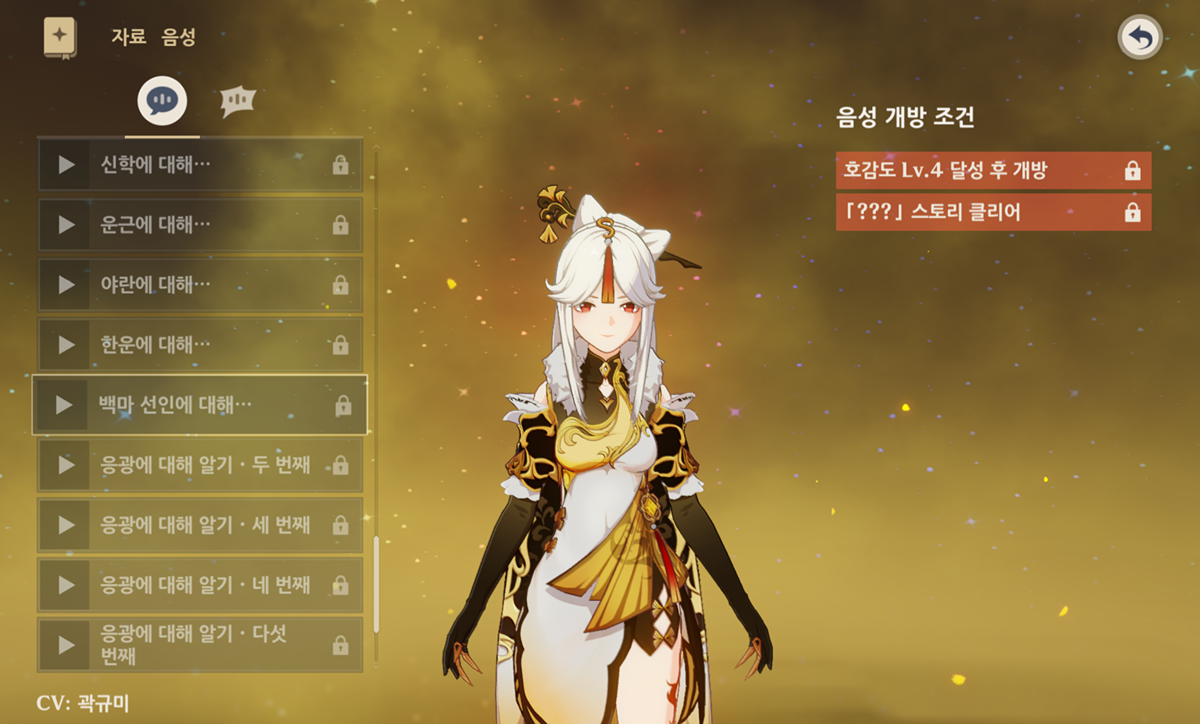
Task: Switch to the speech bubble voice tab
Action: pos(162,100)
